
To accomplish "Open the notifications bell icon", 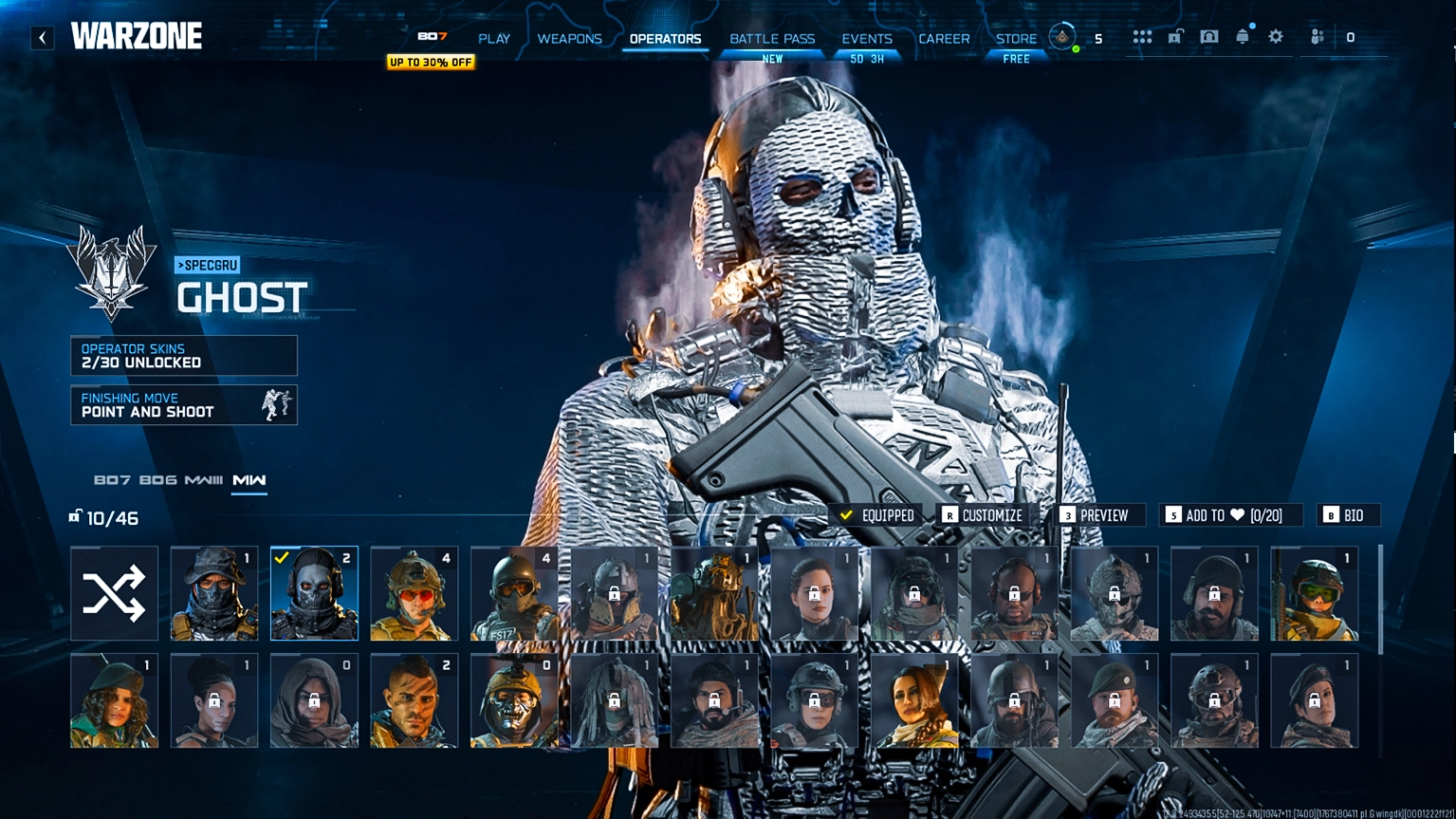I will tap(1242, 36).
